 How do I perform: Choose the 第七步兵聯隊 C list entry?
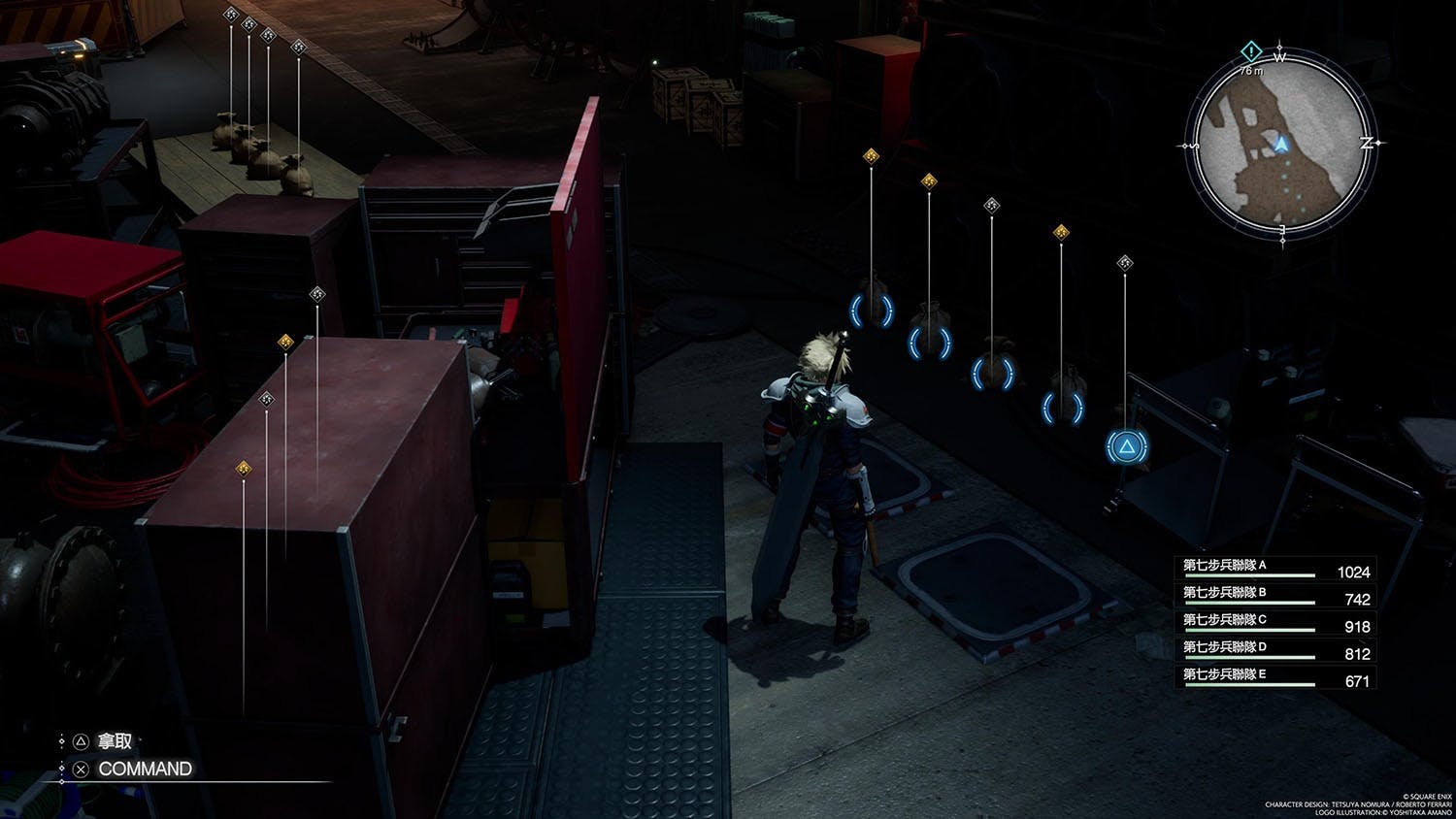click(1275, 623)
